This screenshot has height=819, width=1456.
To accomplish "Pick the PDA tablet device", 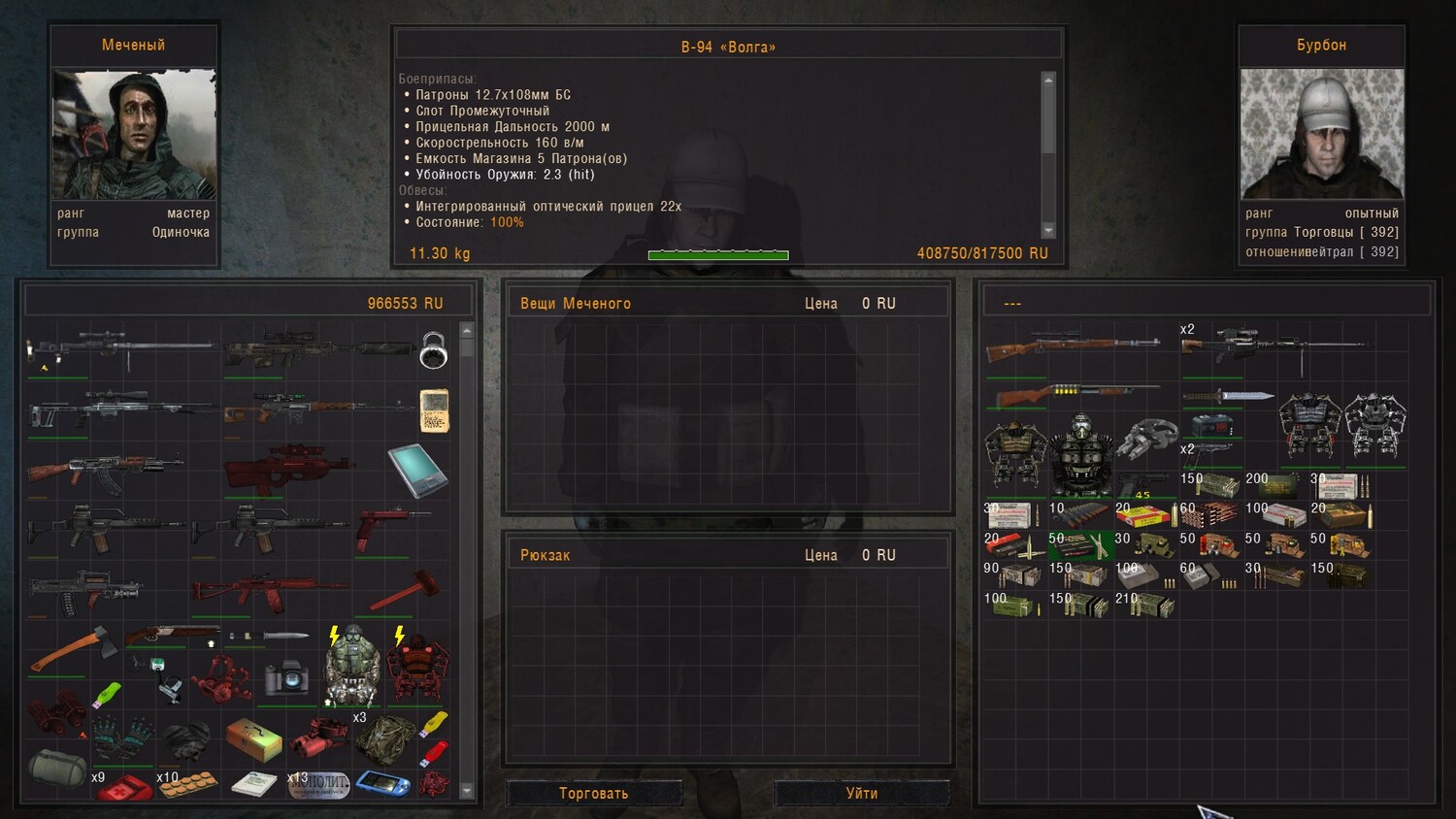I will 417,470.
